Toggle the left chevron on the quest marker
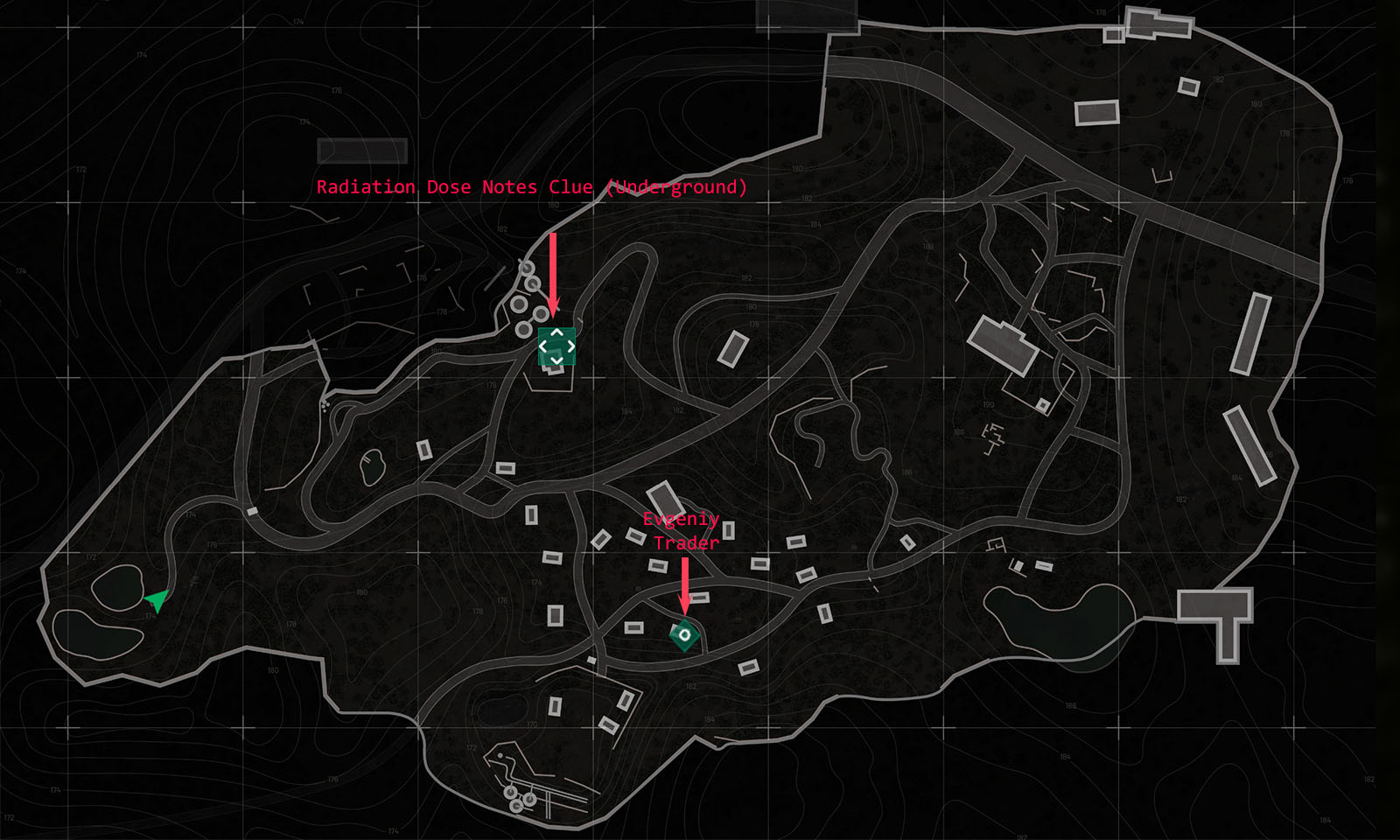This screenshot has height=840, width=1400. pos(544,345)
